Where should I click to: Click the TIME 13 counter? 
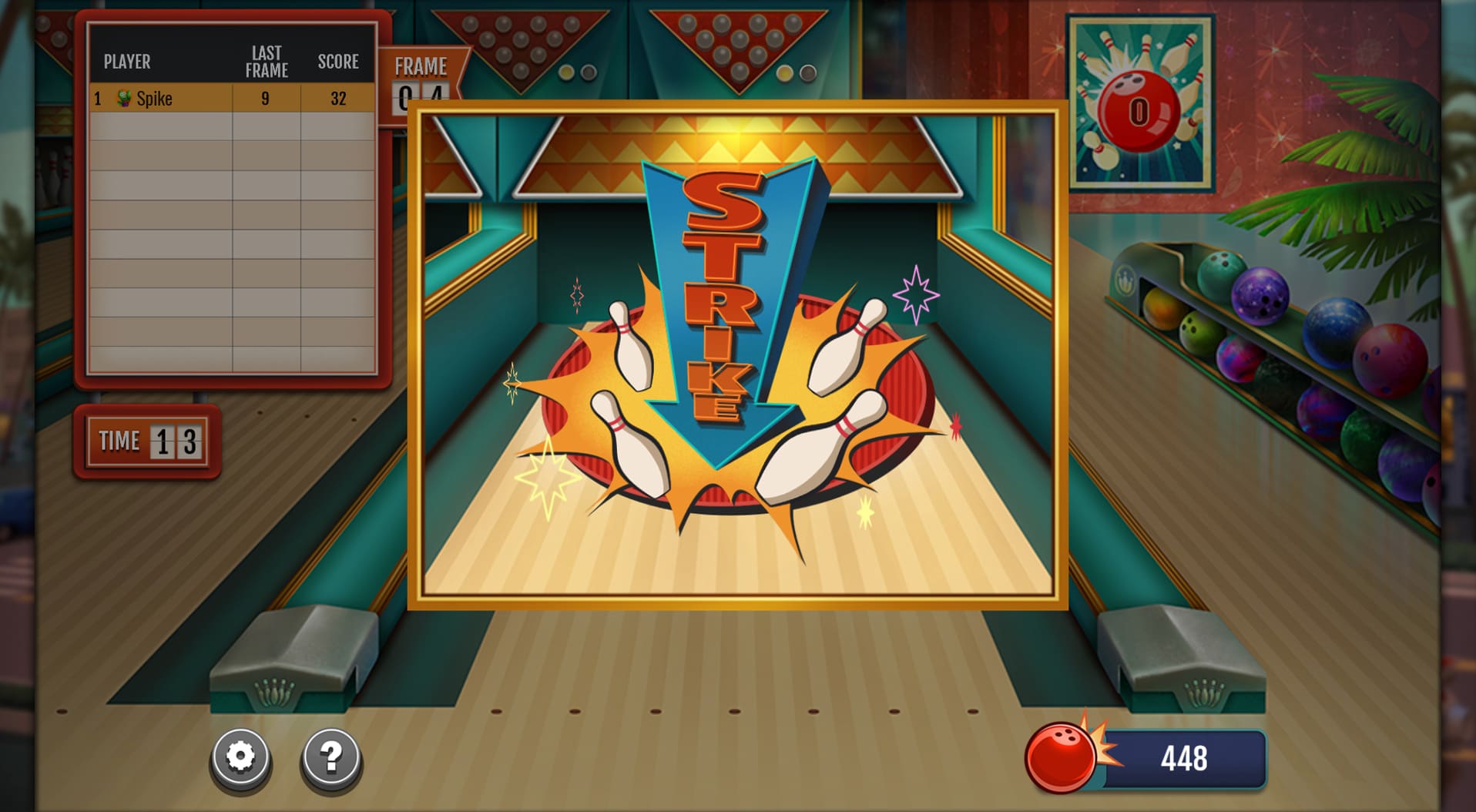(x=146, y=441)
